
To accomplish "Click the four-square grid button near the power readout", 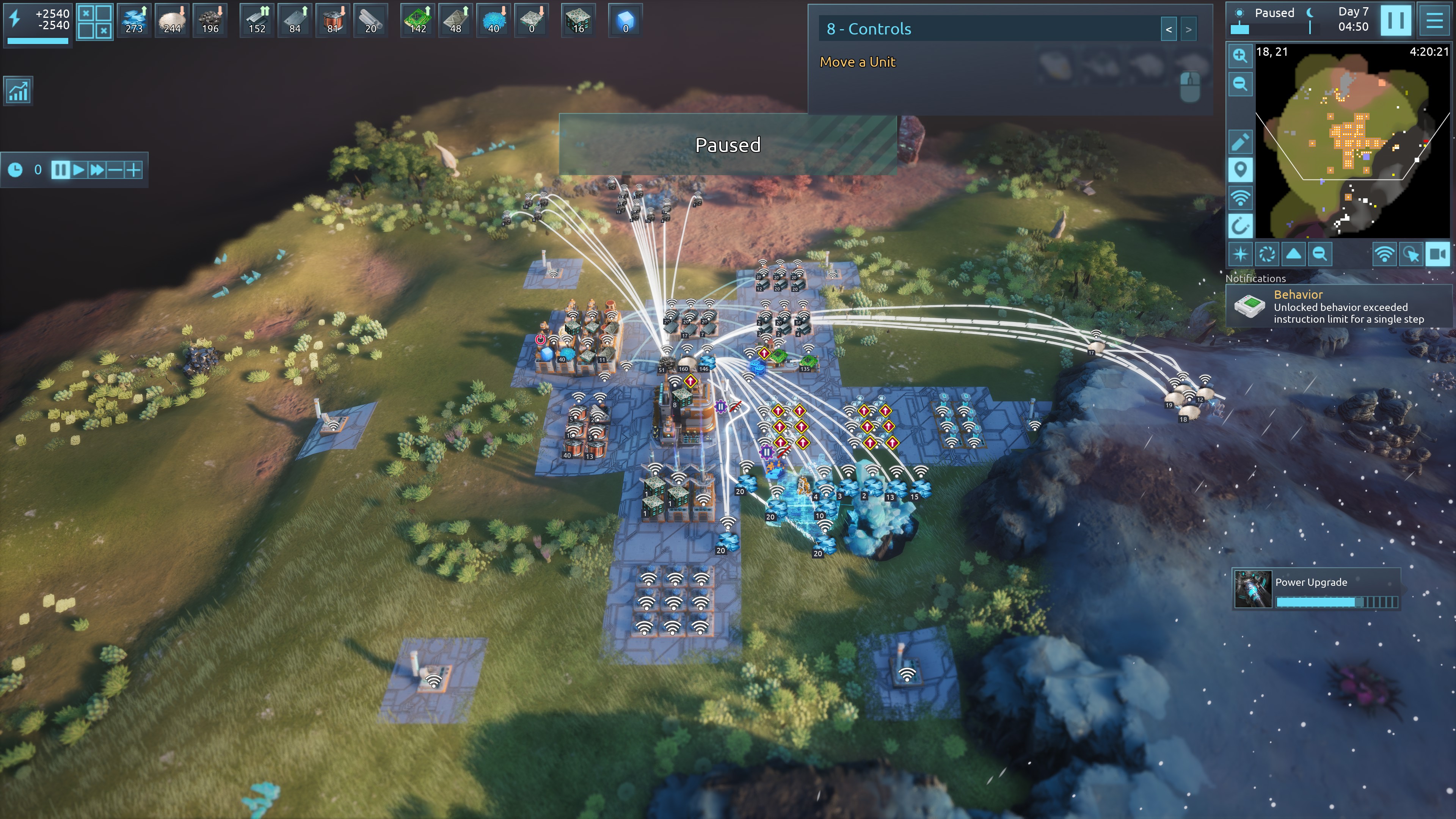I will pyautogui.click(x=94, y=22).
